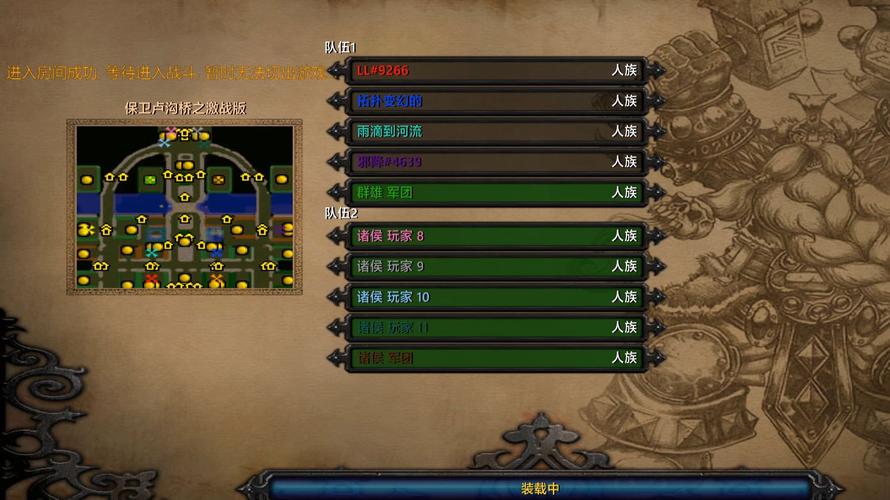Open the 保卫卢沟桥 map preview
The height and width of the screenshot is (500, 890).
click(185, 207)
